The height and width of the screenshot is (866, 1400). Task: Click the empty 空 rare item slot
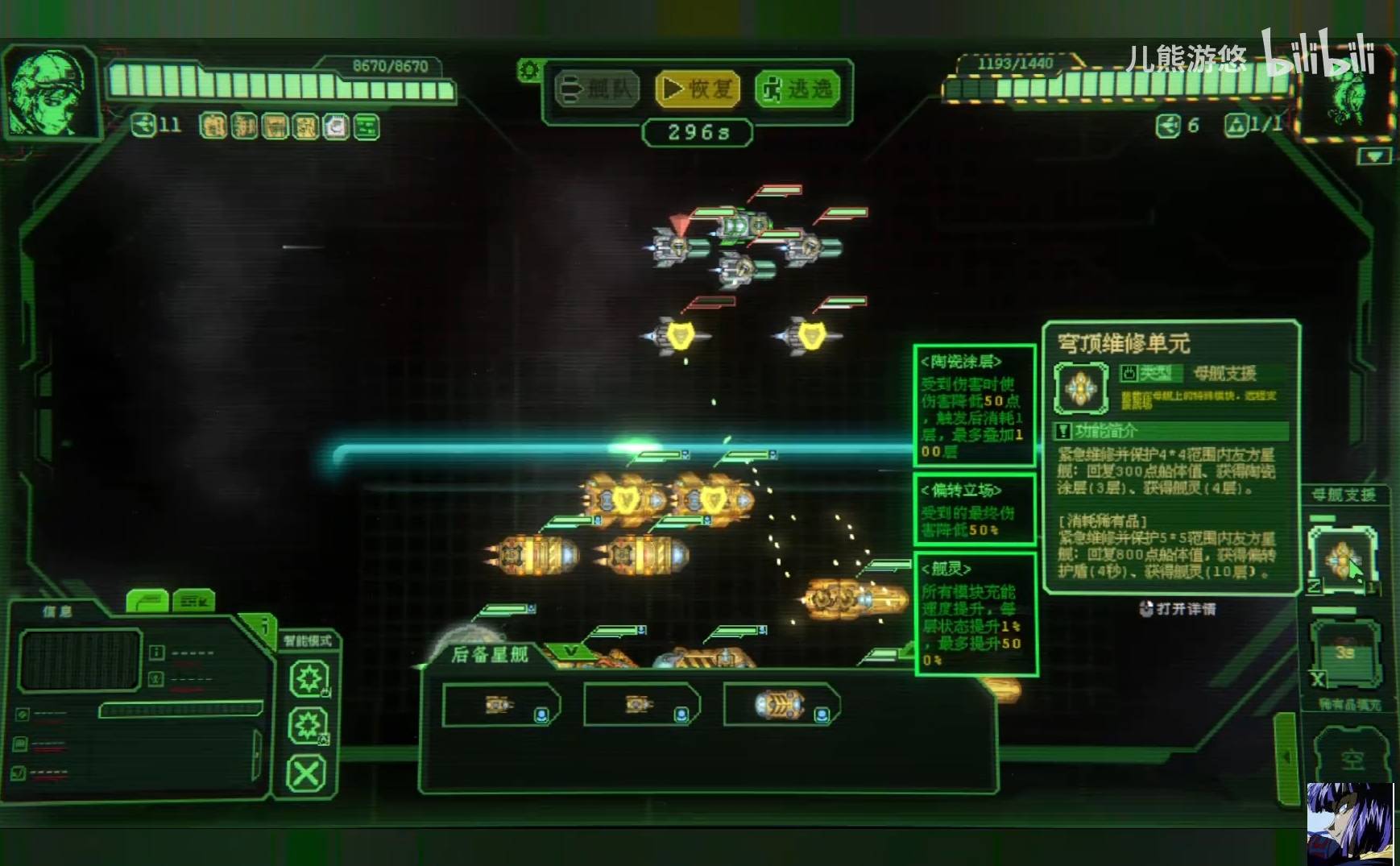(x=1352, y=759)
